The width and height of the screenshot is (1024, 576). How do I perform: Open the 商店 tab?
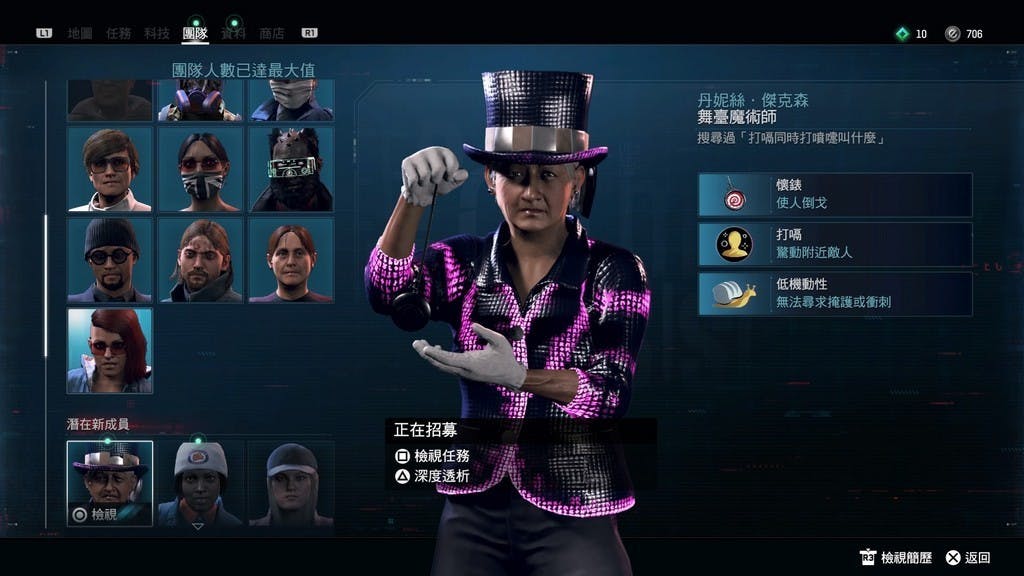[x=271, y=33]
